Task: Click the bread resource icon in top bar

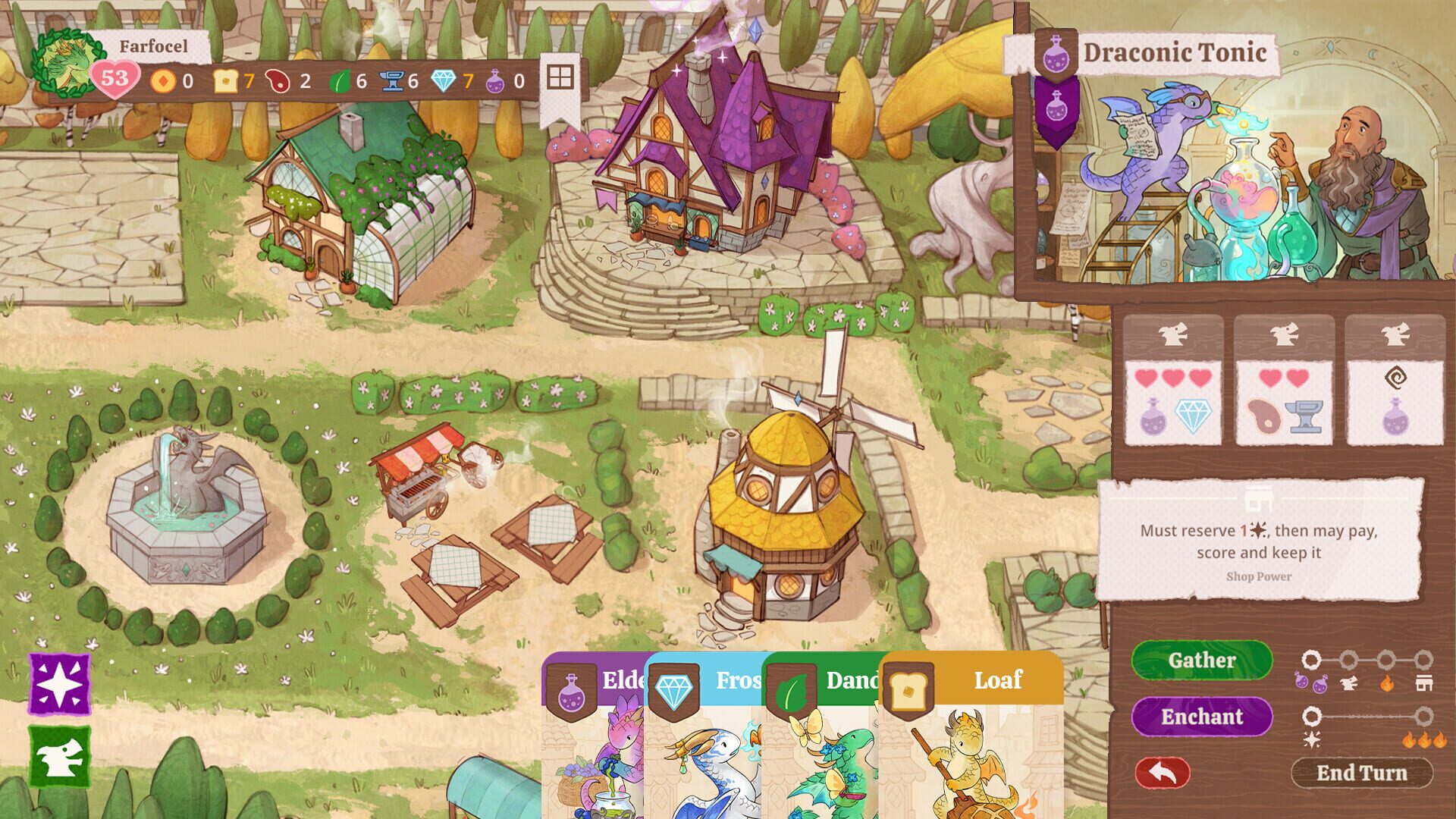Action: pos(225,81)
